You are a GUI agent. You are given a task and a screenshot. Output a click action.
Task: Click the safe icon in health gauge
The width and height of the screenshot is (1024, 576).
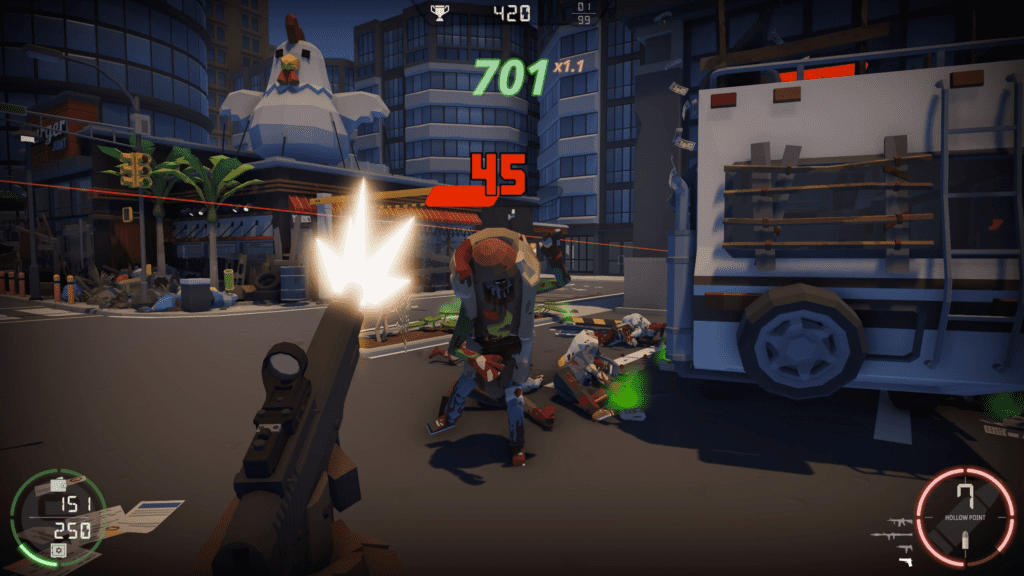click(58, 550)
